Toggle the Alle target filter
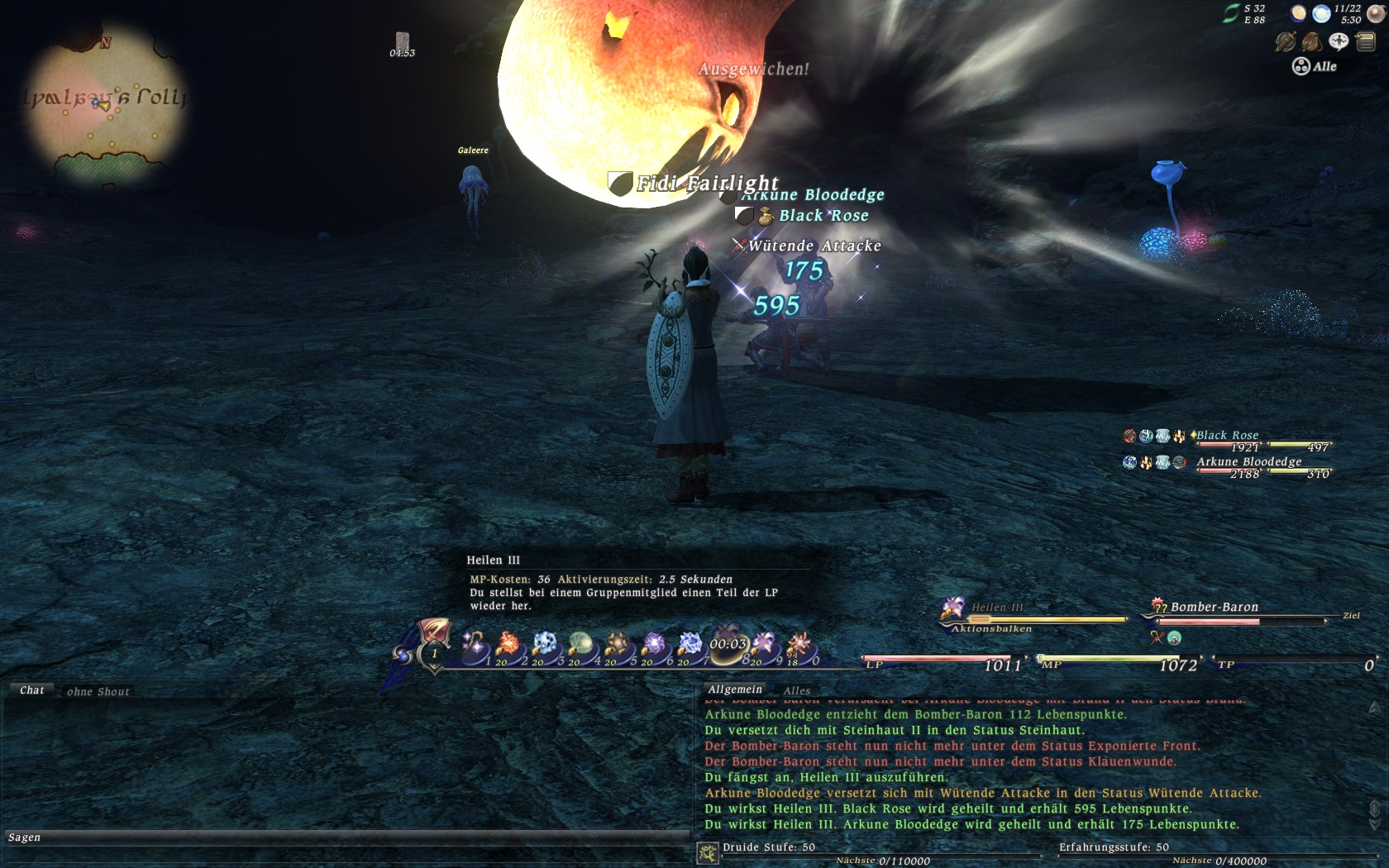Screen dimensions: 1389x868 (1315, 66)
